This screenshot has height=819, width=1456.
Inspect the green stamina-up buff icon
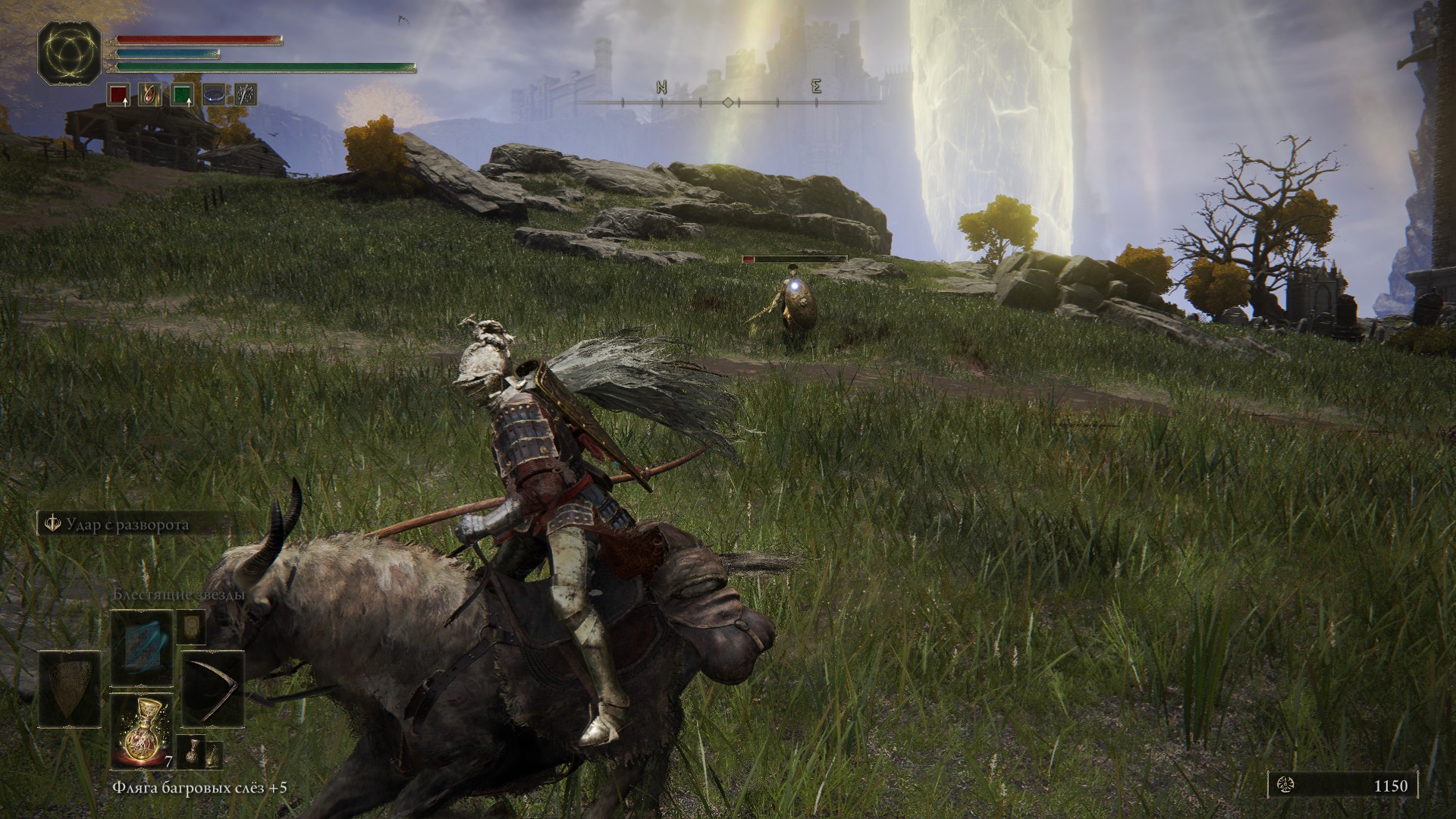[x=182, y=95]
